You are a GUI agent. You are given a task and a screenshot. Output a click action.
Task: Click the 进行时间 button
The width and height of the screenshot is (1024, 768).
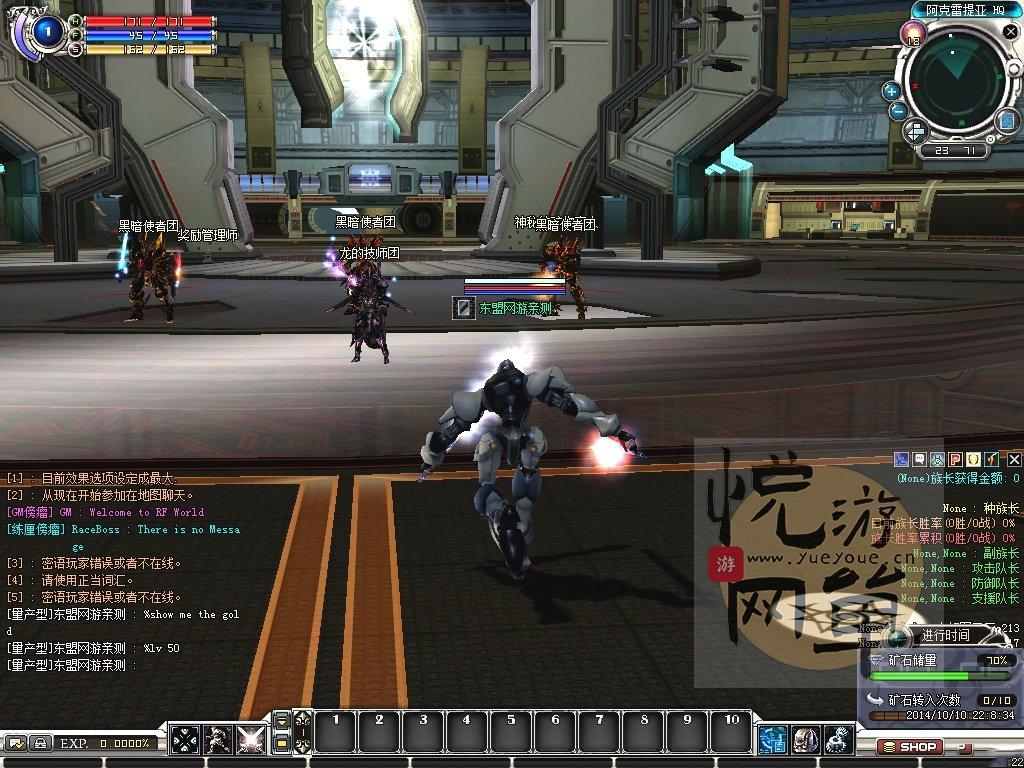pyautogui.click(x=944, y=635)
